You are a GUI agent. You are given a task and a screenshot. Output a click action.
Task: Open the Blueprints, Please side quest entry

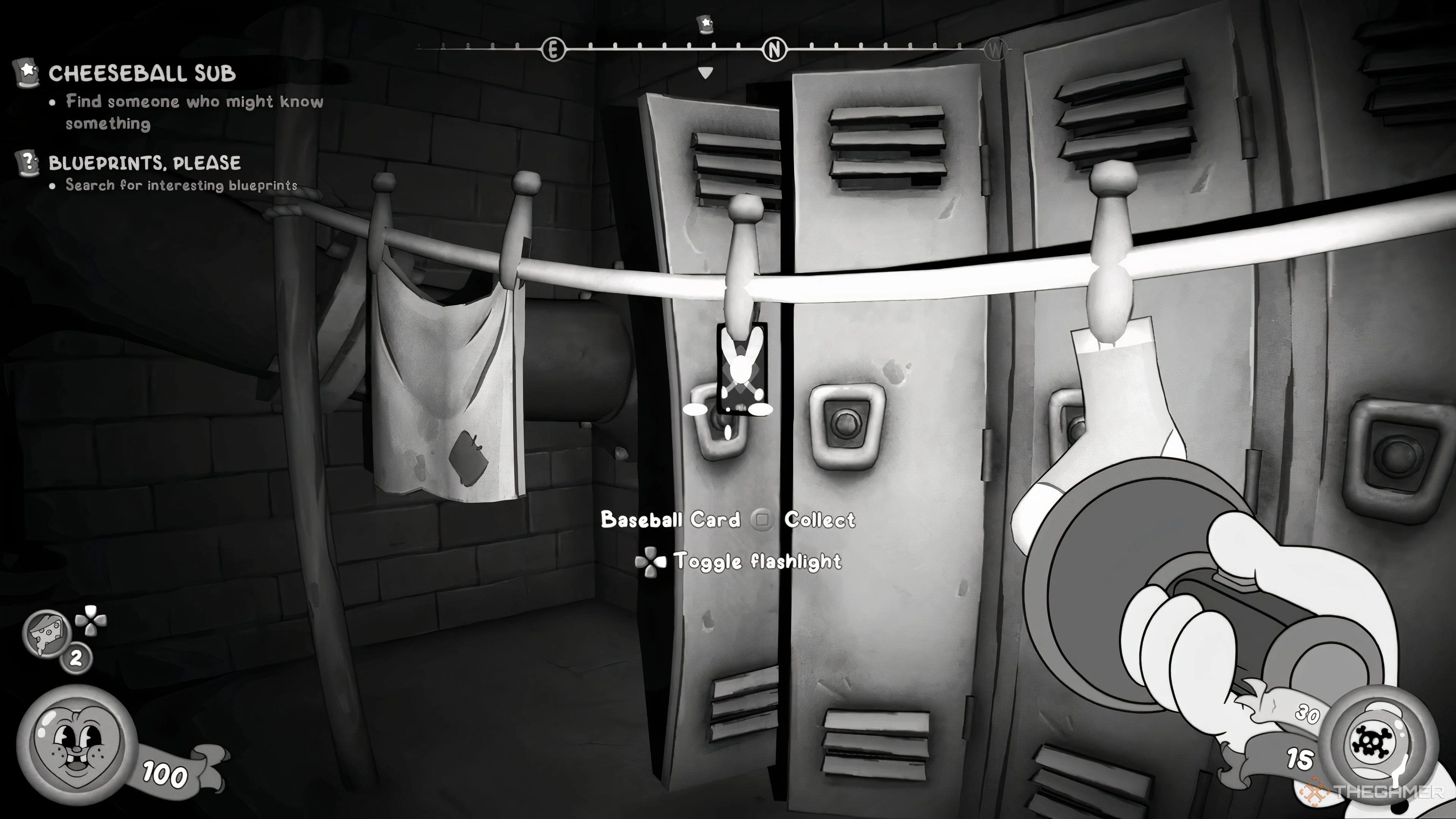tap(144, 163)
